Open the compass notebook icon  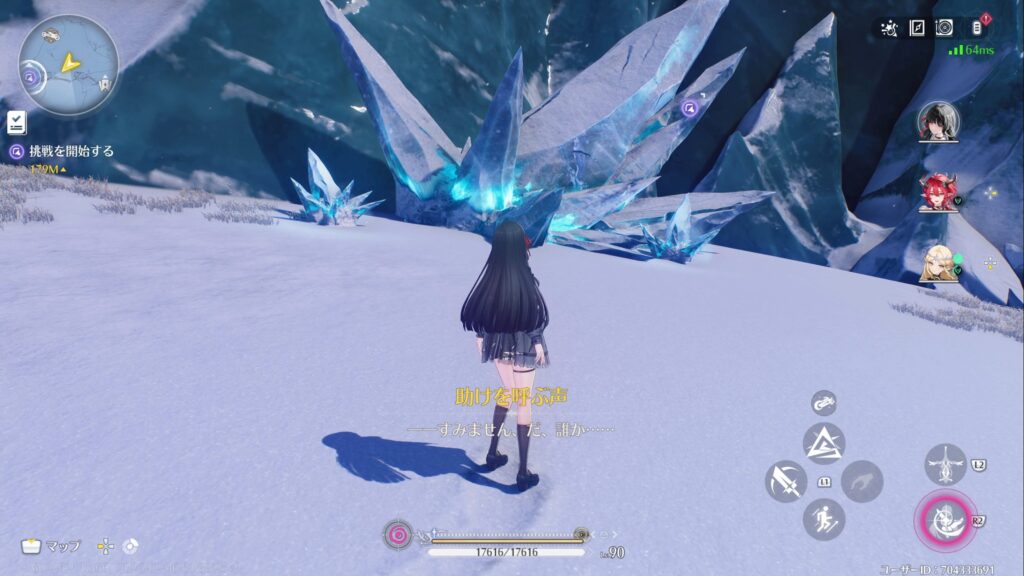click(x=916, y=28)
